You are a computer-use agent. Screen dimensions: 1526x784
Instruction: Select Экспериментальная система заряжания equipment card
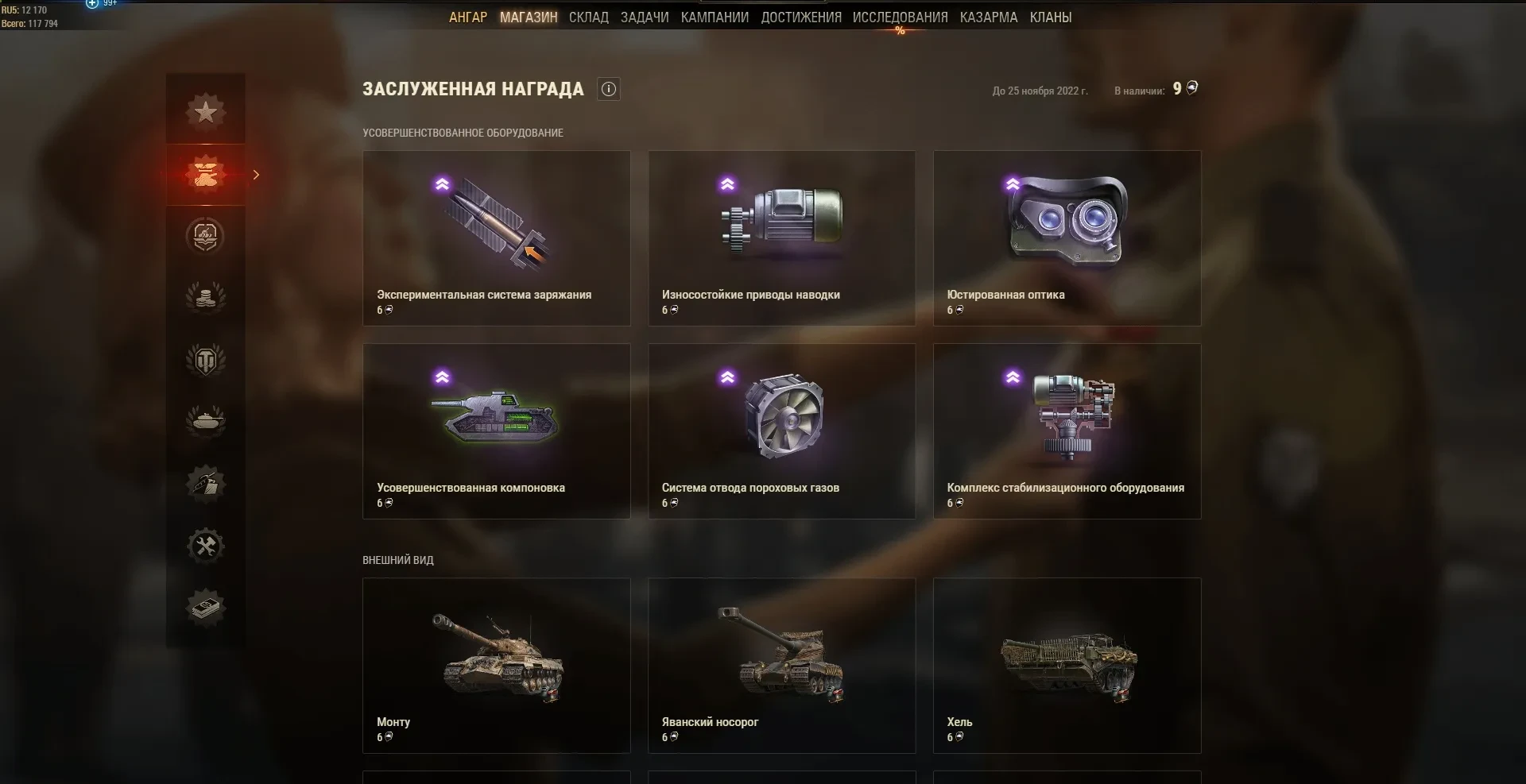[497, 238]
